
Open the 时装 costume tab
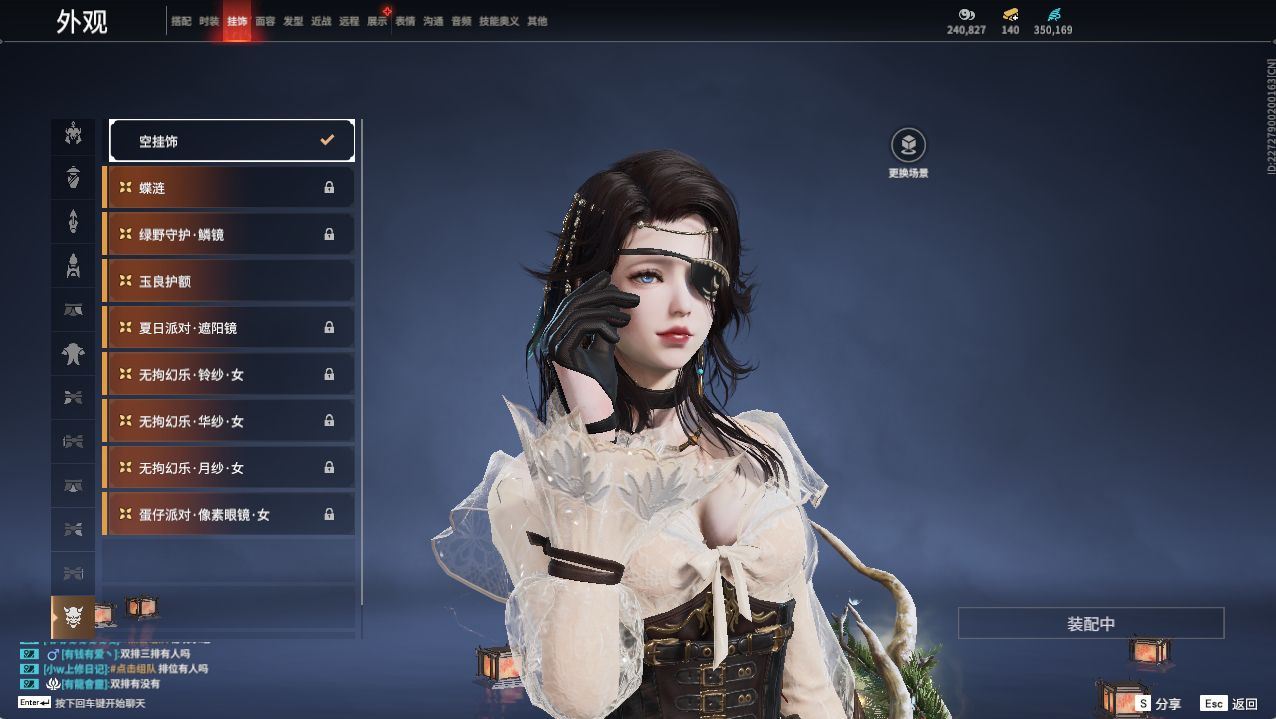point(209,21)
